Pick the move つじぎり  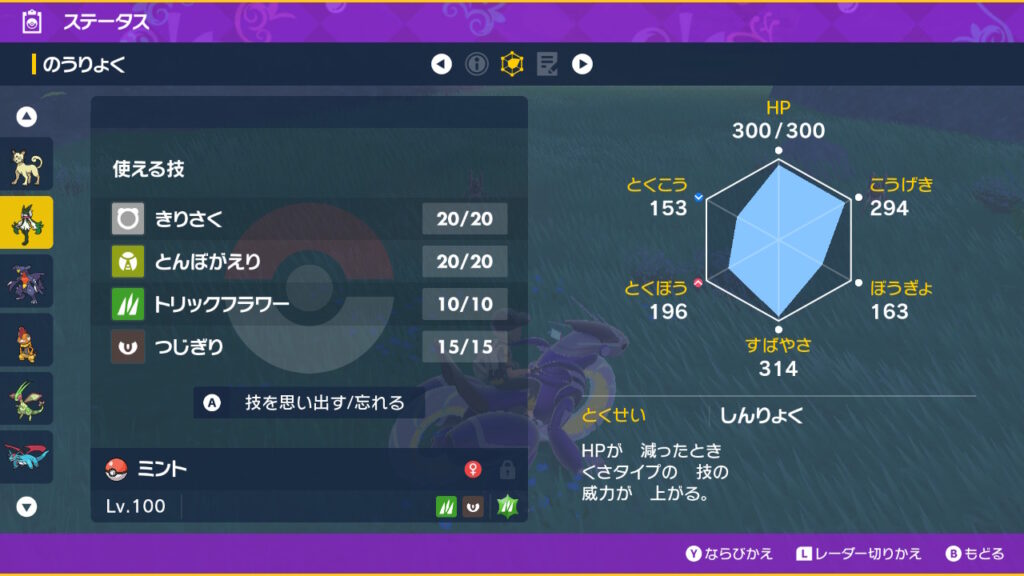pos(309,349)
